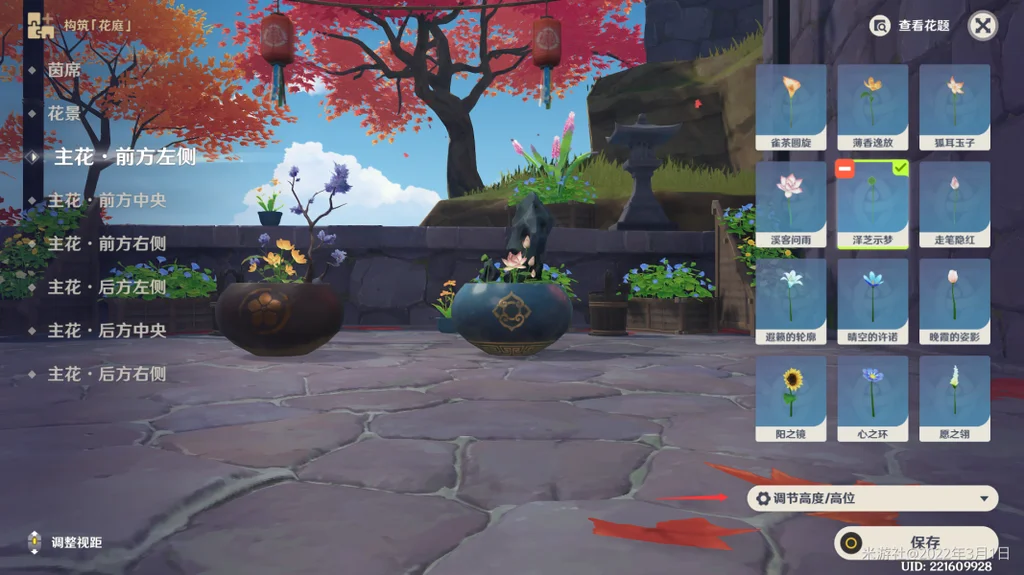Choose 主花·后方右侧 entry
The image size is (1024, 575).
coord(106,374)
